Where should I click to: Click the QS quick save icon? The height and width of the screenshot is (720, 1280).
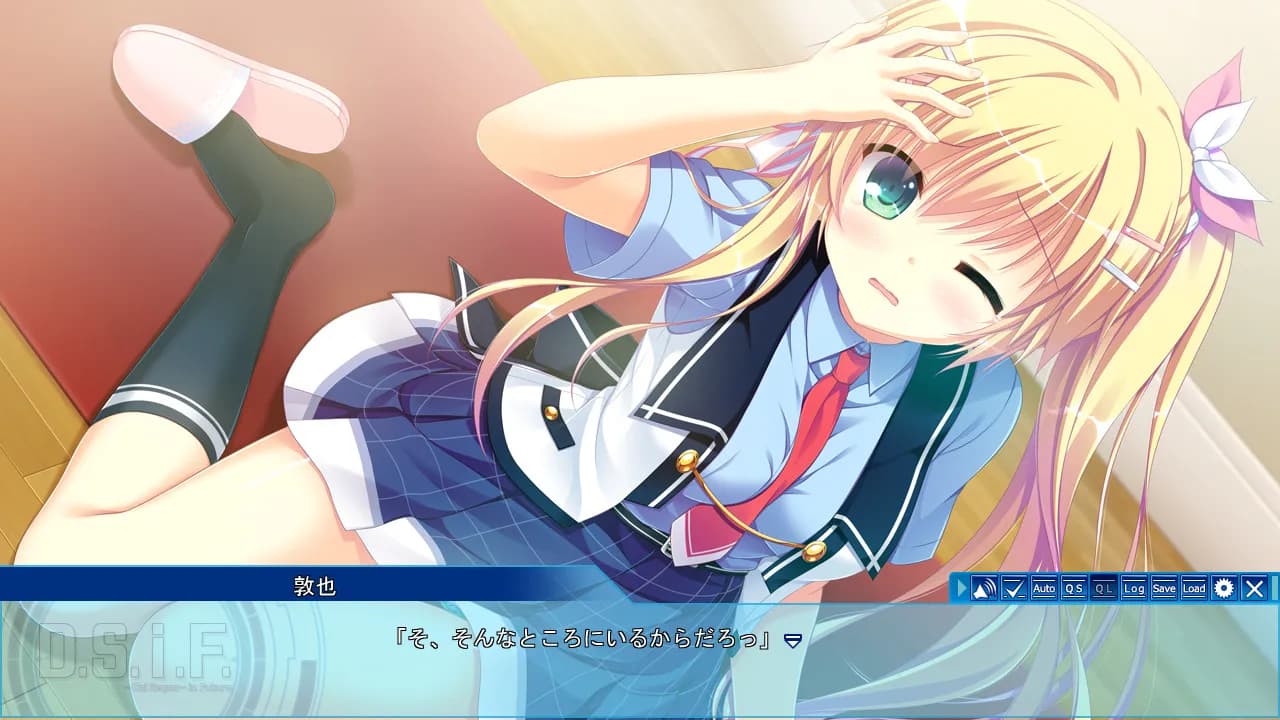pyautogui.click(x=1075, y=589)
